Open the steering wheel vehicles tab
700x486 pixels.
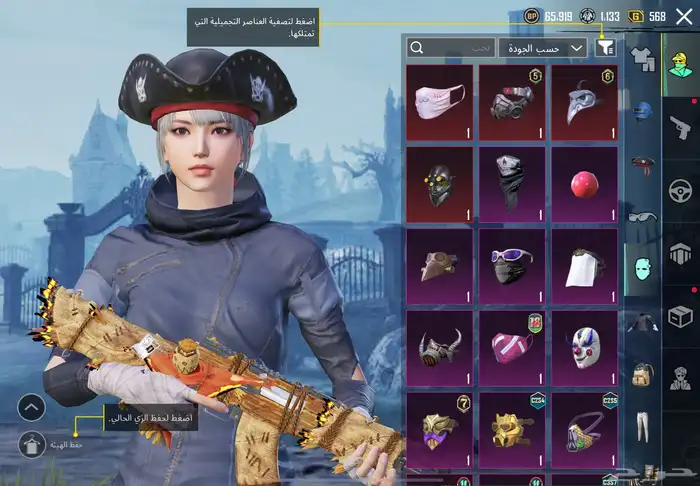(x=680, y=189)
